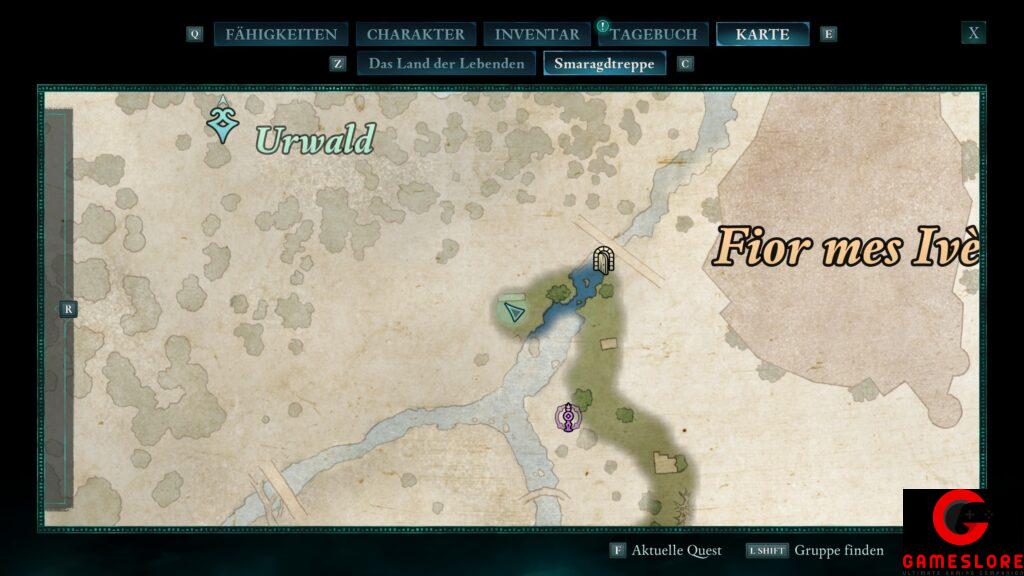Select the stone archway gate marker
The width and height of the screenshot is (1024, 576).
click(602, 260)
